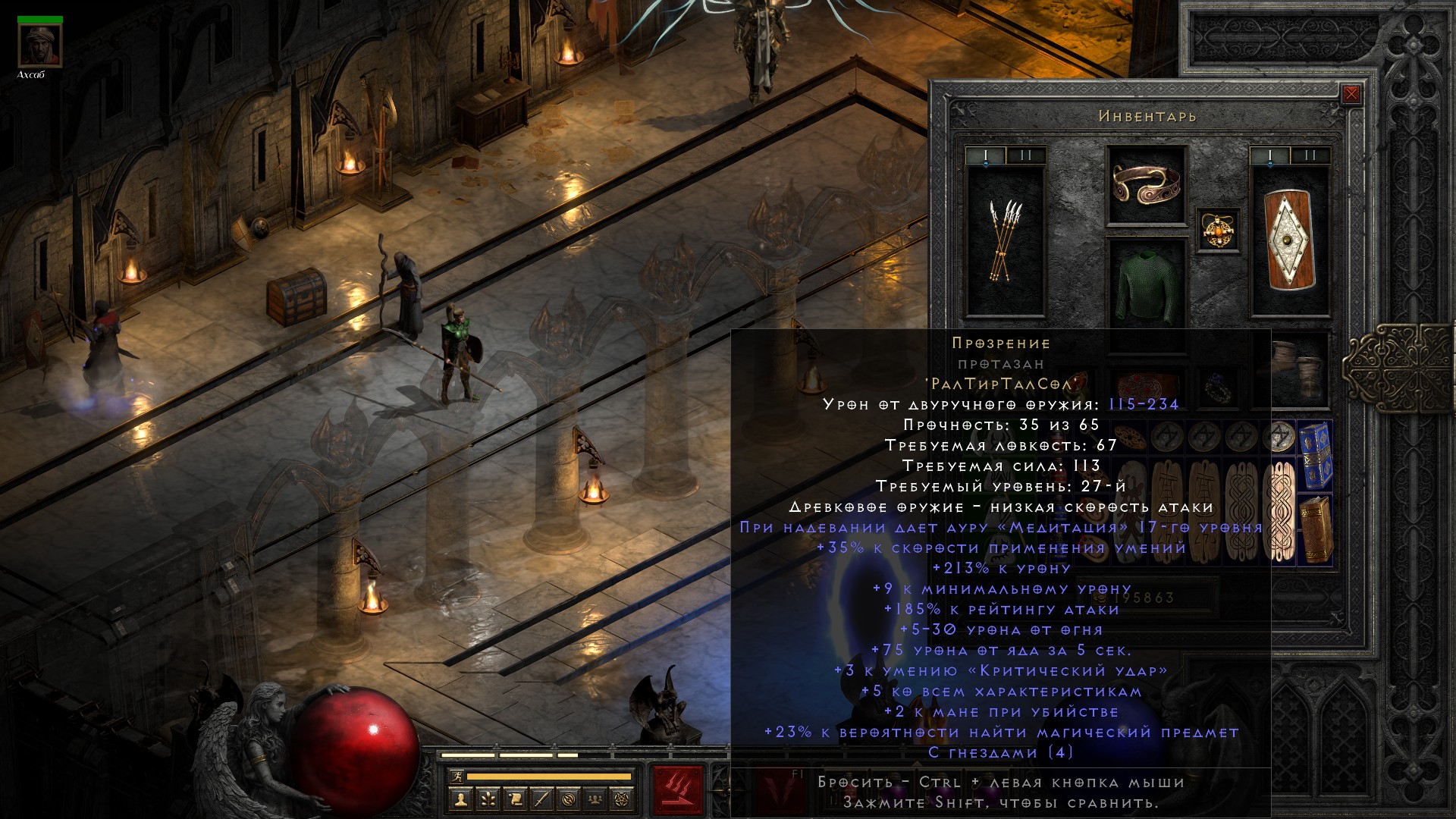Open the character sheet bust icon
The height and width of the screenshot is (819, 1456).
coord(460,799)
